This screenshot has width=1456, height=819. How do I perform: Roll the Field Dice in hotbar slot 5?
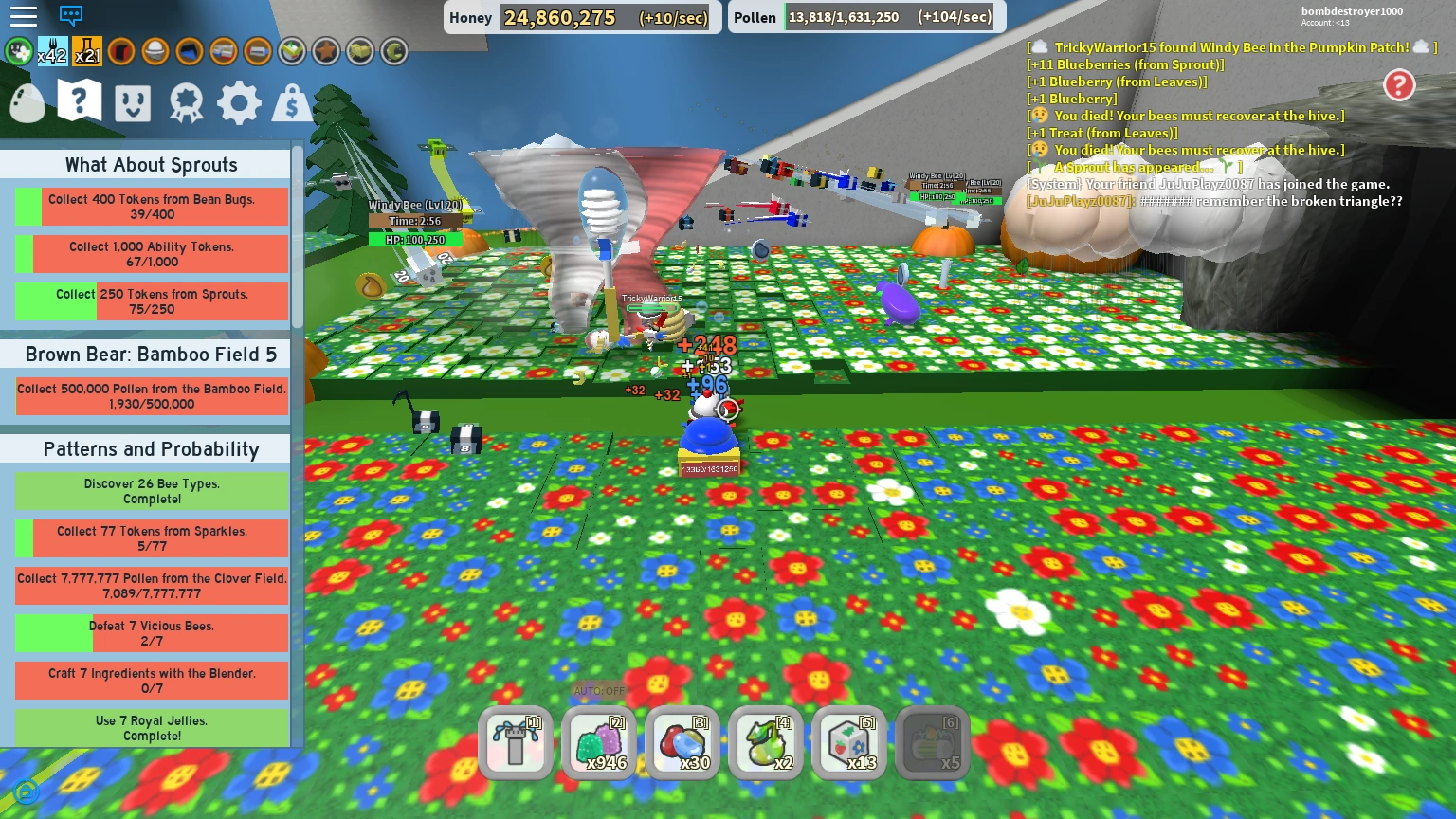point(849,743)
